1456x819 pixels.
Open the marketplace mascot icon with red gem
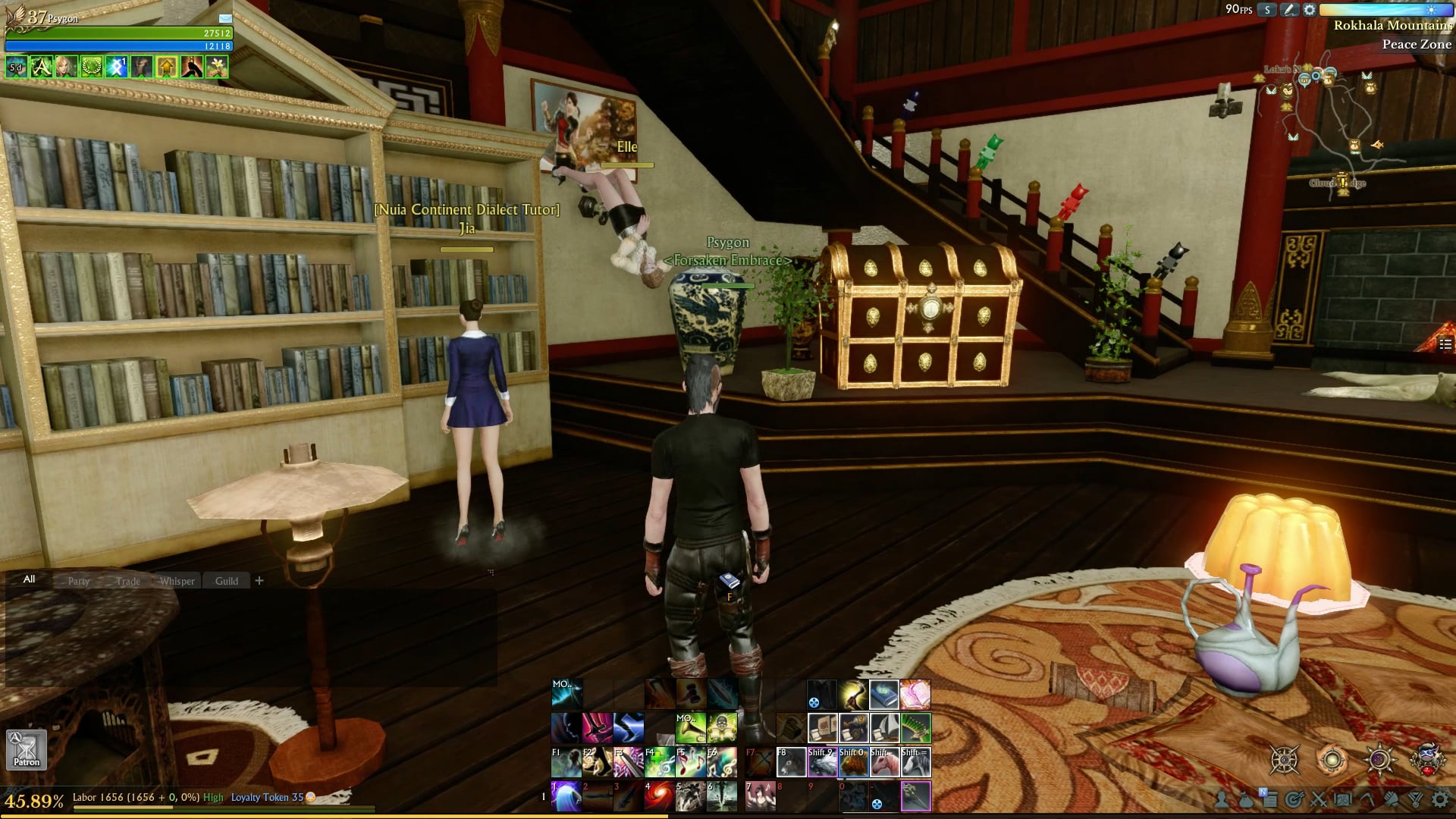click(x=1427, y=759)
